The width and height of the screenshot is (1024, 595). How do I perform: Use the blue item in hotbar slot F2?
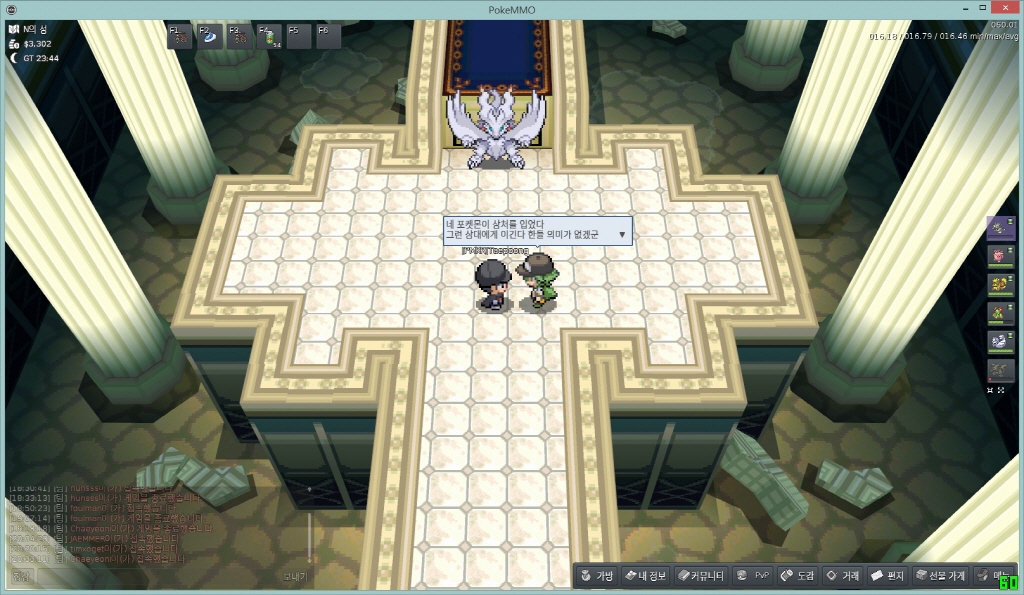[210, 37]
